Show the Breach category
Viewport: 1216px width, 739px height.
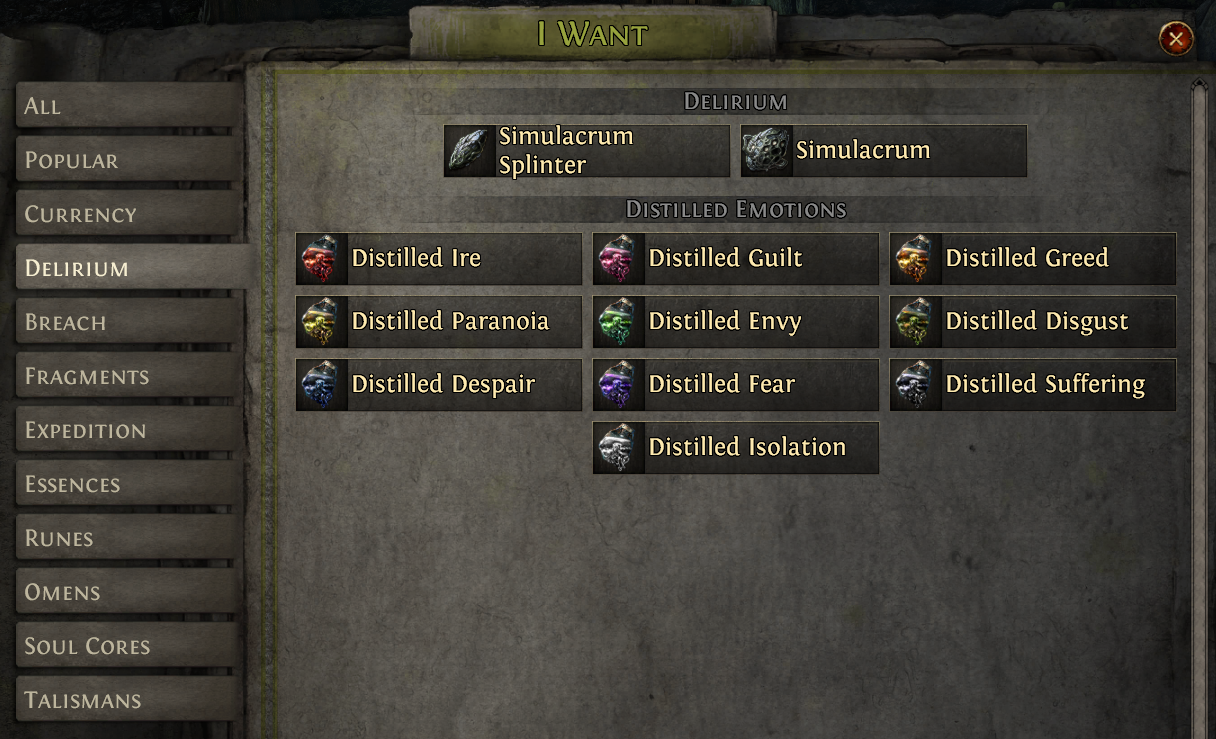tap(128, 322)
